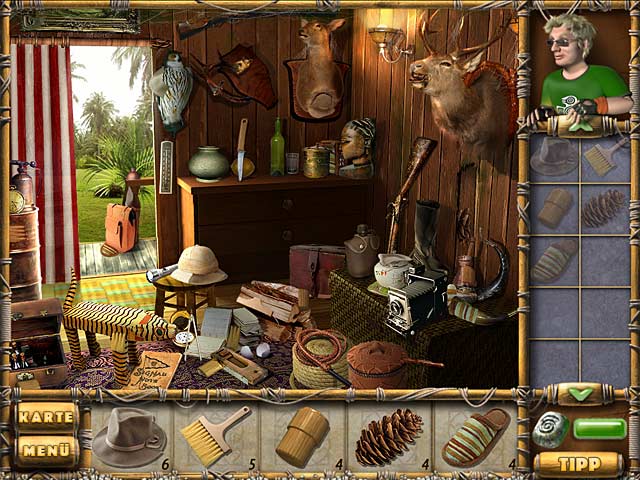Open the MENÜ button
640x480 pixels.
[46, 450]
